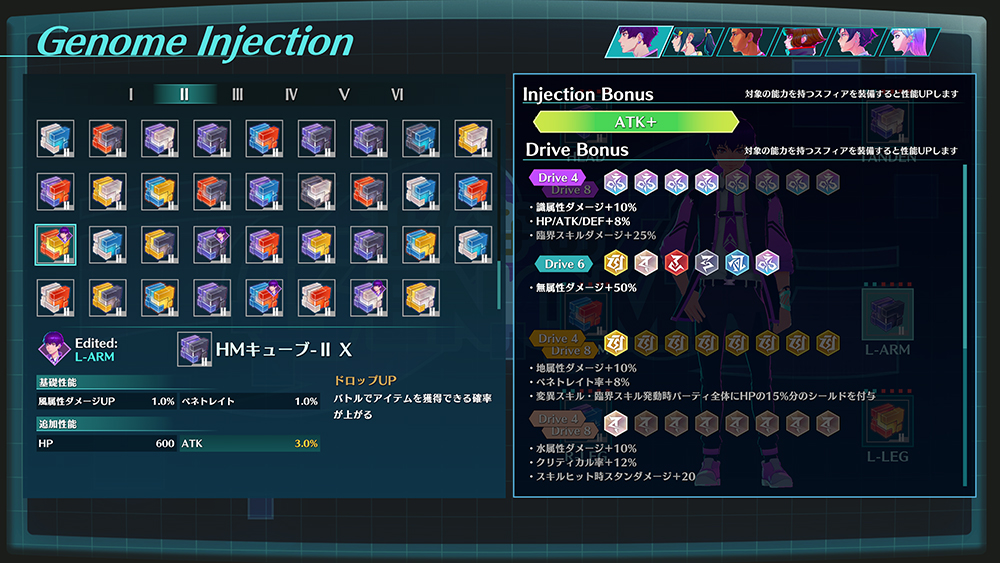The width and height of the screenshot is (1000, 563).
Task: Switch to tier I cube tab
Action: point(131,95)
